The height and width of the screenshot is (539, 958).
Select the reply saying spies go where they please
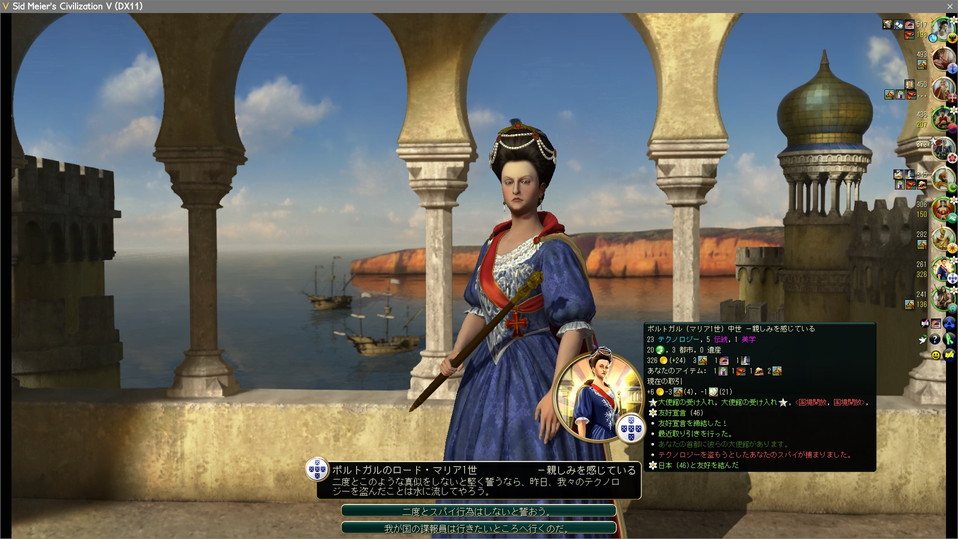[x=478, y=527]
